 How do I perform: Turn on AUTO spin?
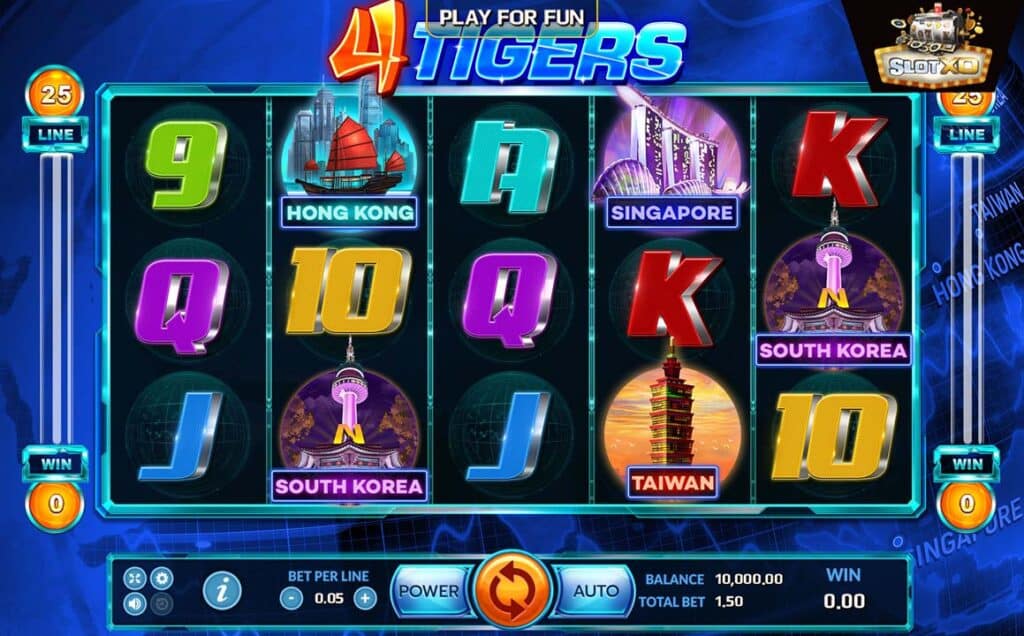[596, 590]
